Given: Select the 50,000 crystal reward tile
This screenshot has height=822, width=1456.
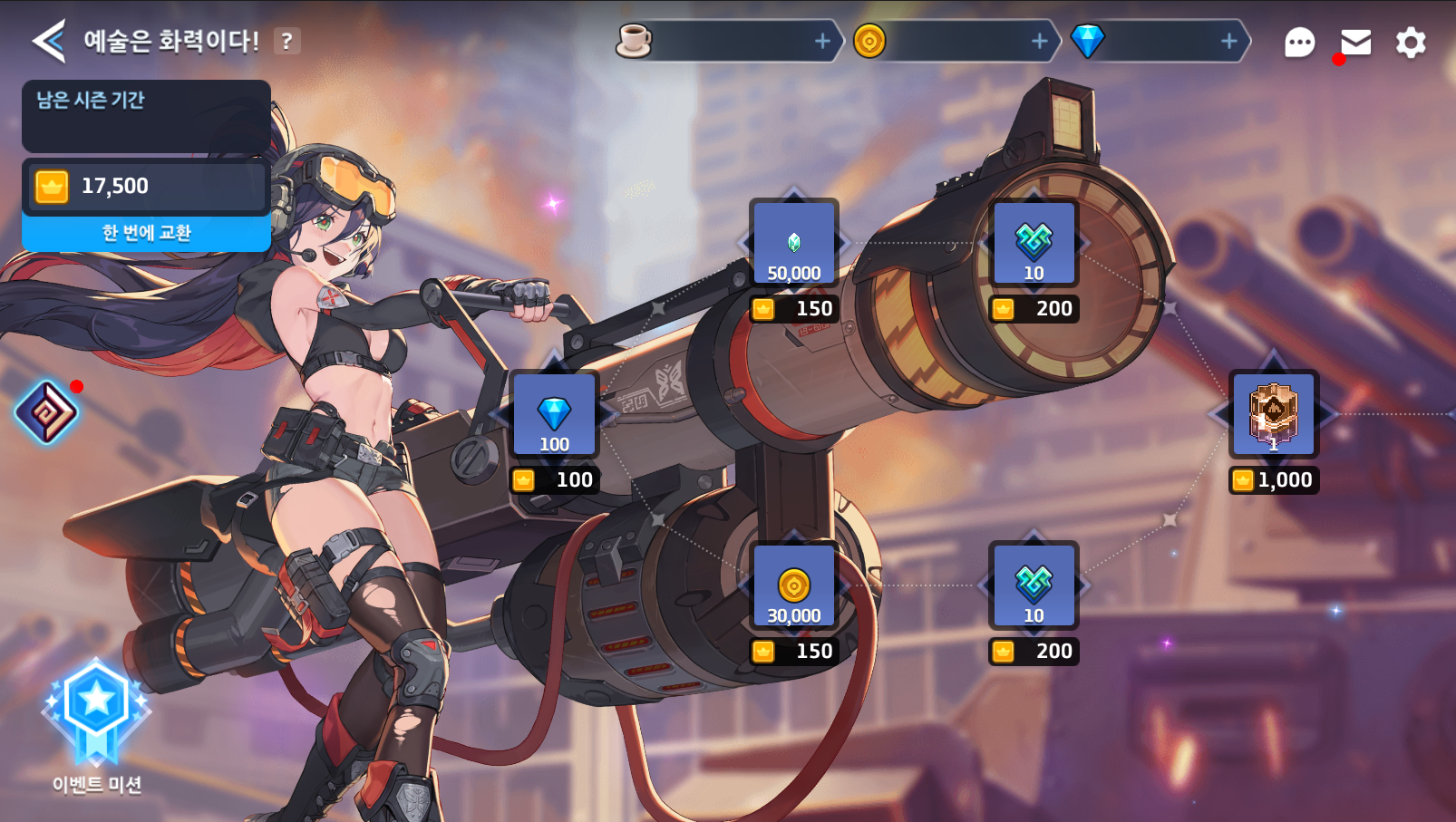Looking at the screenshot, I should pyautogui.click(x=794, y=243).
